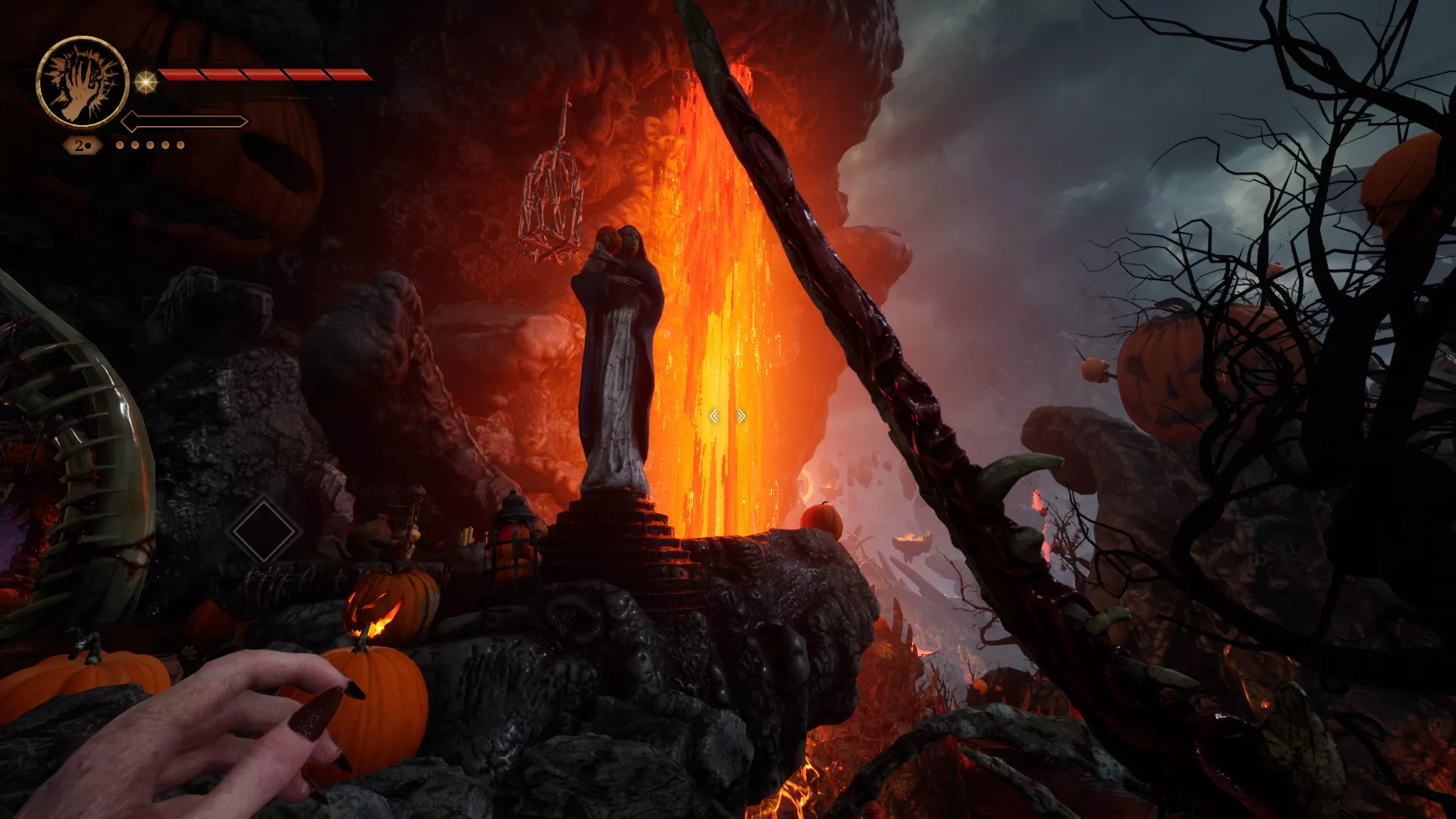The image size is (1456, 819).
Task: Select the glowing star icon beside health
Action: click(x=146, y=81)
